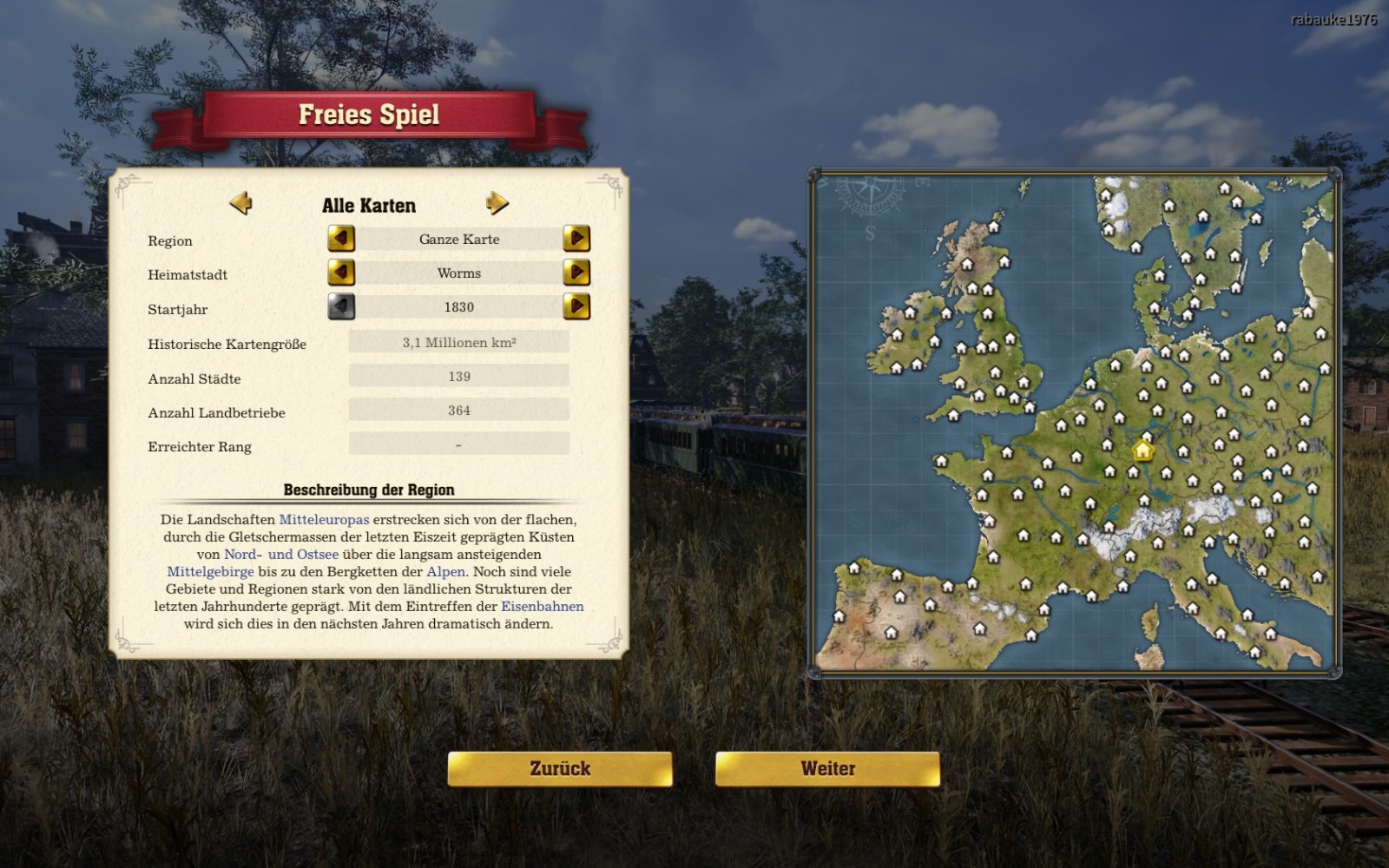
Task: Increase the Startjahr from 1830
Action: click(576, 306)
